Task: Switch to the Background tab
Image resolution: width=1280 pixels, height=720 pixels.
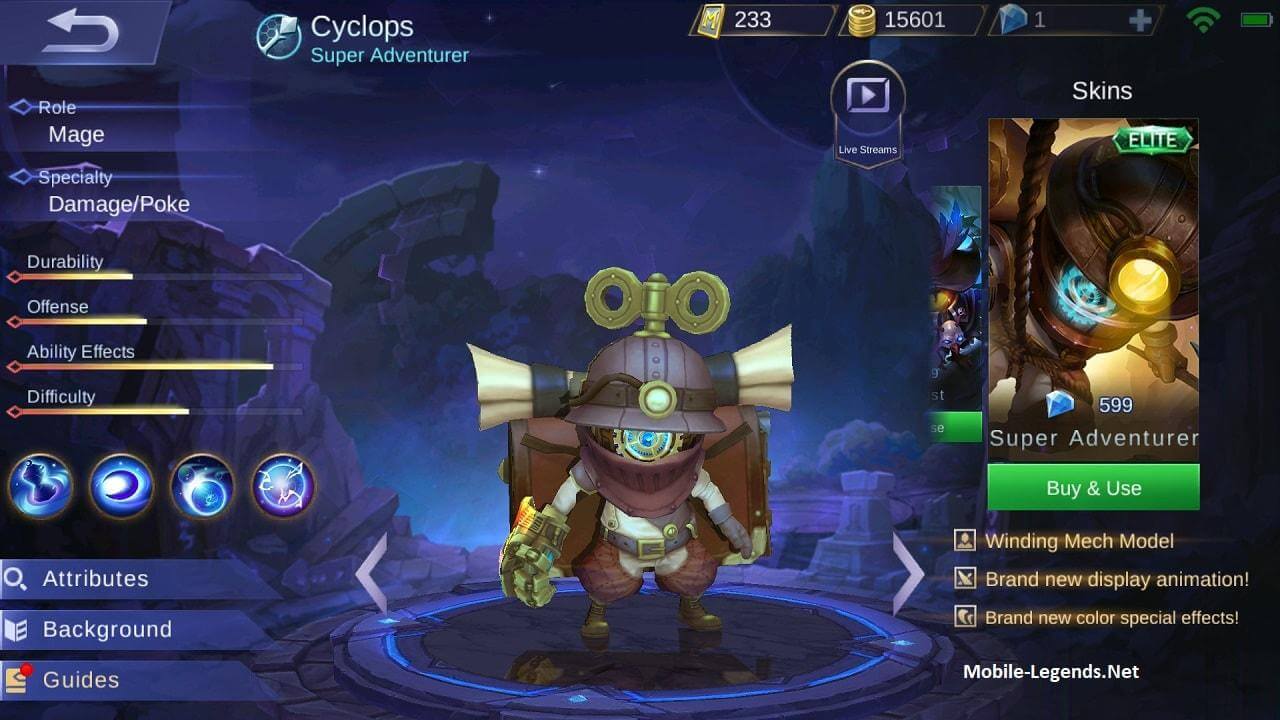Action: pos(105,629)
